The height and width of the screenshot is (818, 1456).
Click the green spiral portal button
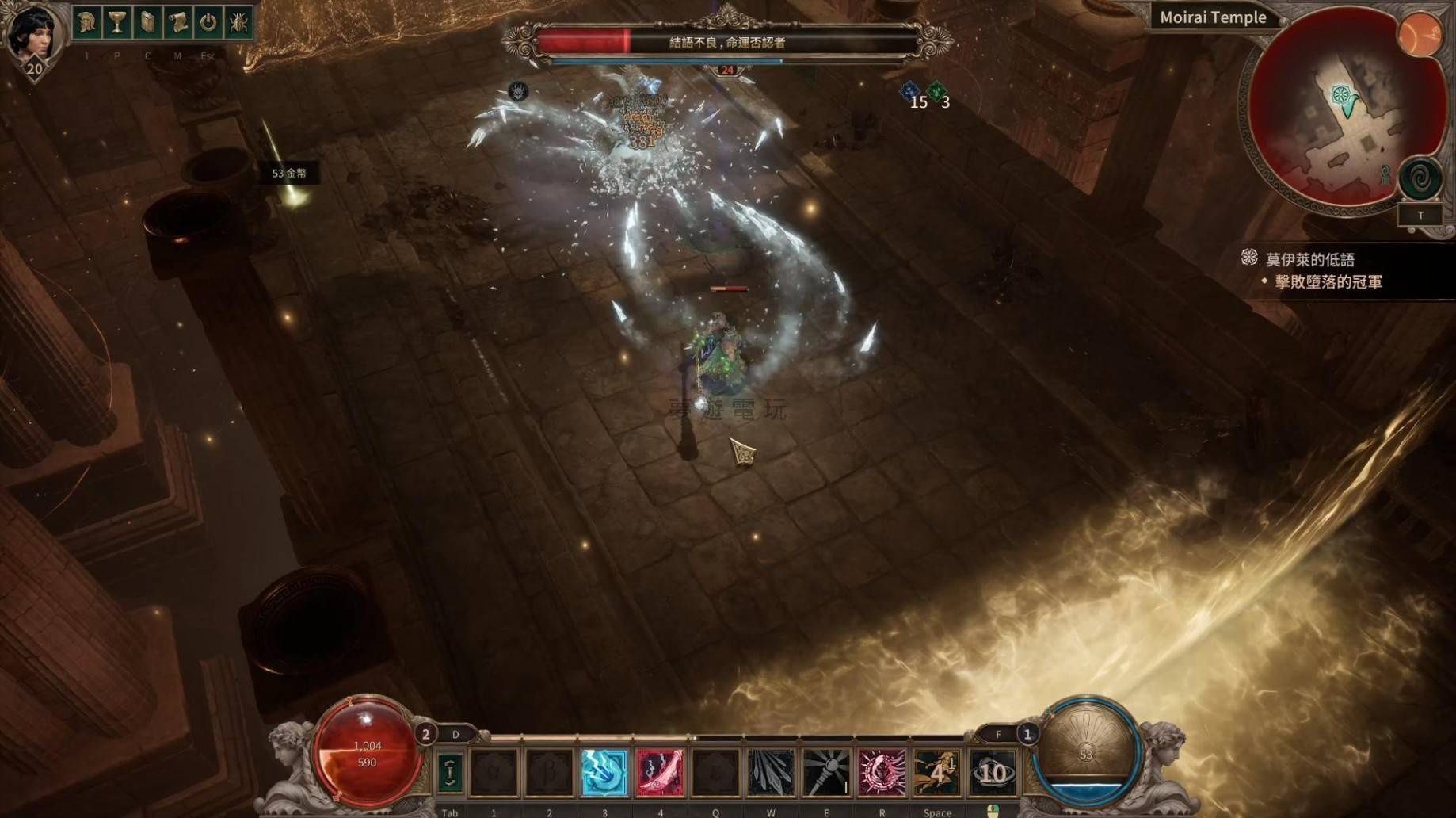1420,178
